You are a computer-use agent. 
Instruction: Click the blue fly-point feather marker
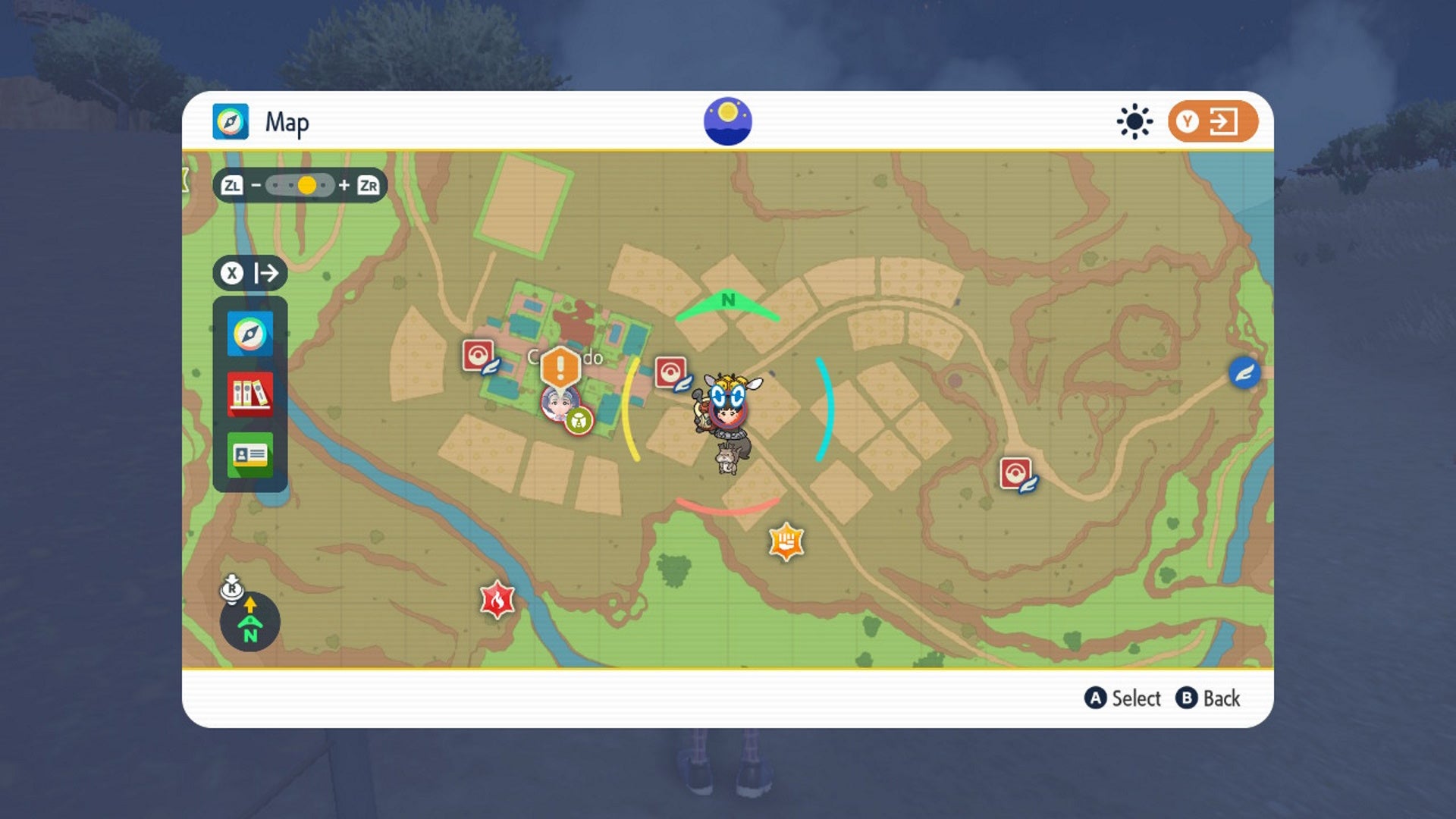pos(1244,373)
